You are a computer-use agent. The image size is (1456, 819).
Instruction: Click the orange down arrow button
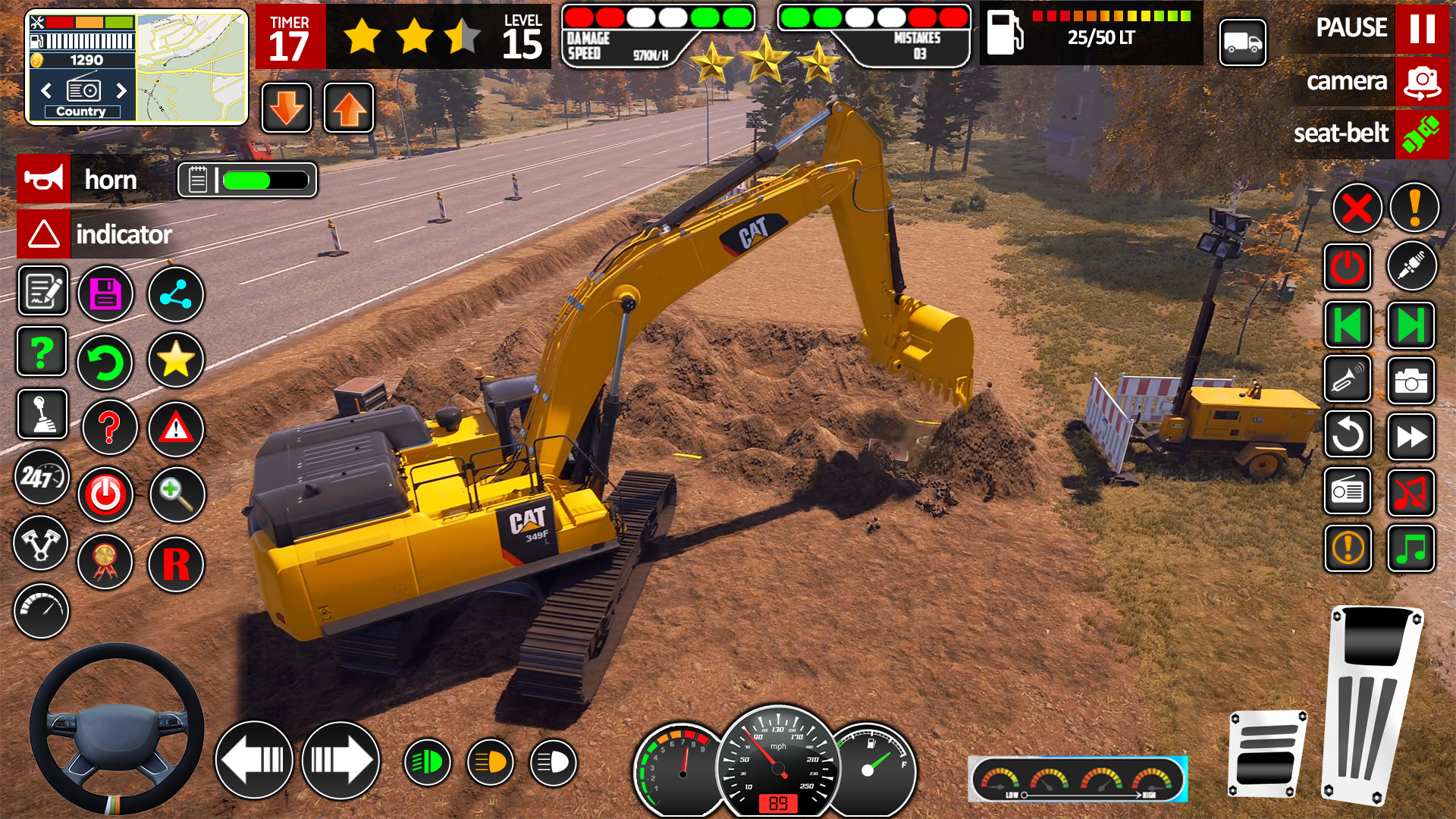click(x=287, y=108)
